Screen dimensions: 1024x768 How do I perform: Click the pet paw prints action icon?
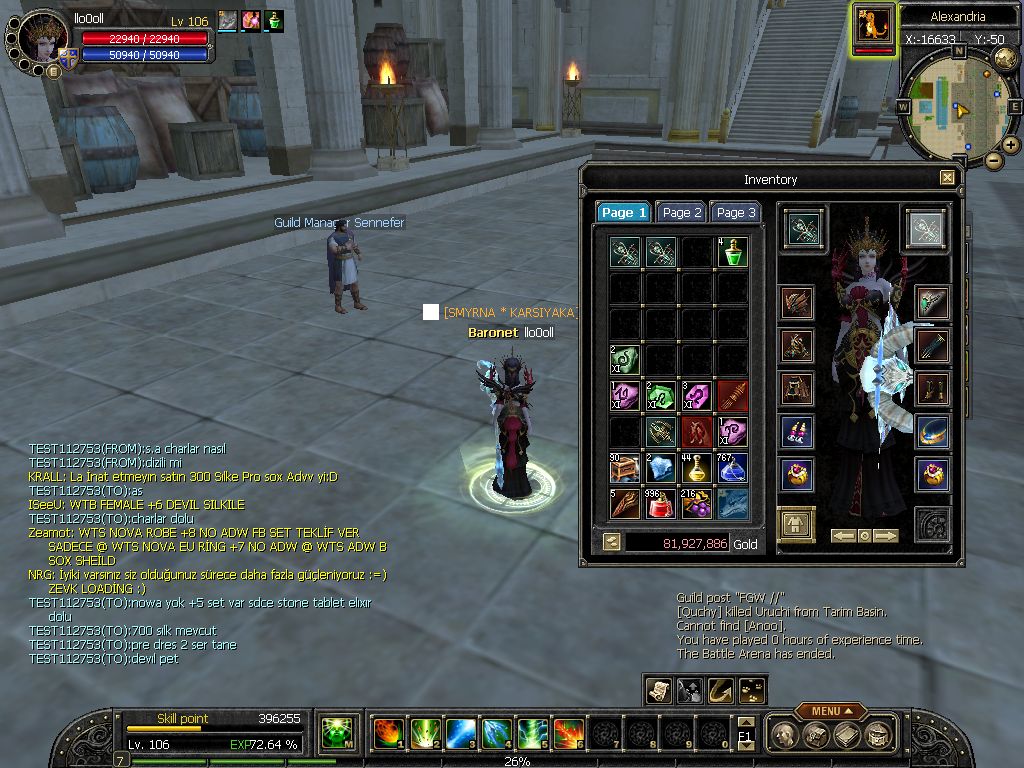coord(751,690)
